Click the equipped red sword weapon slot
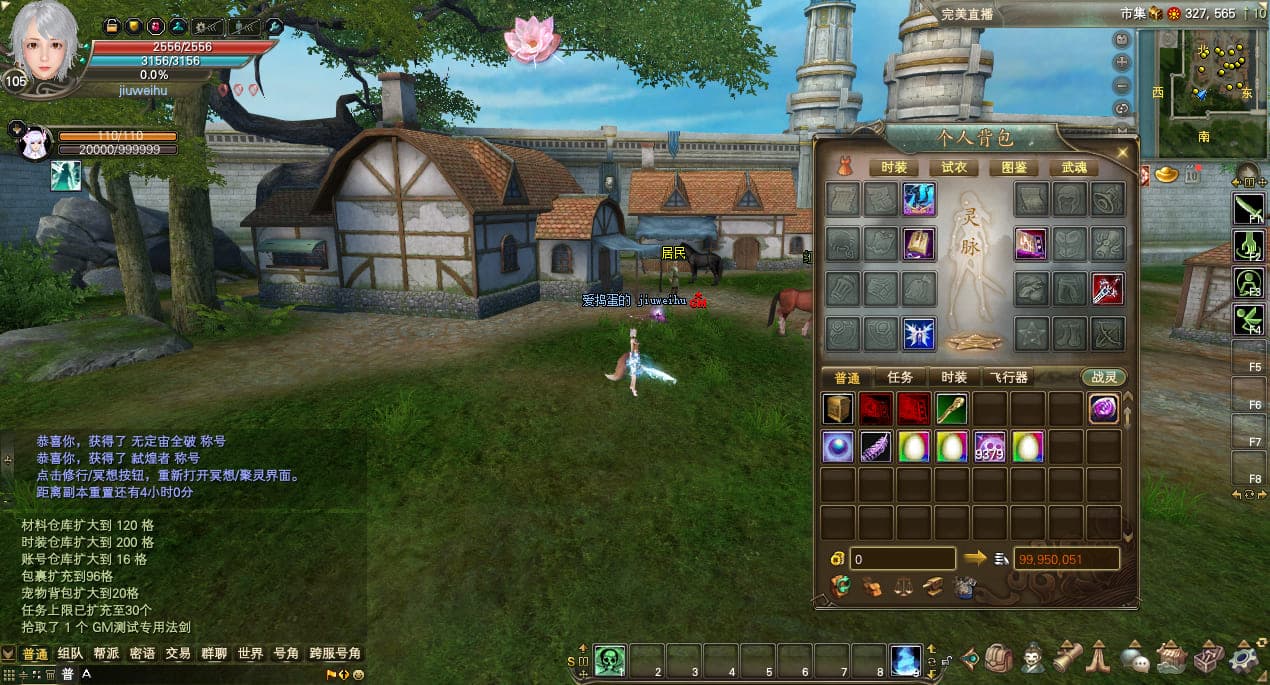The width and height of the screenshot is (1270, 685). point(1108,289)
